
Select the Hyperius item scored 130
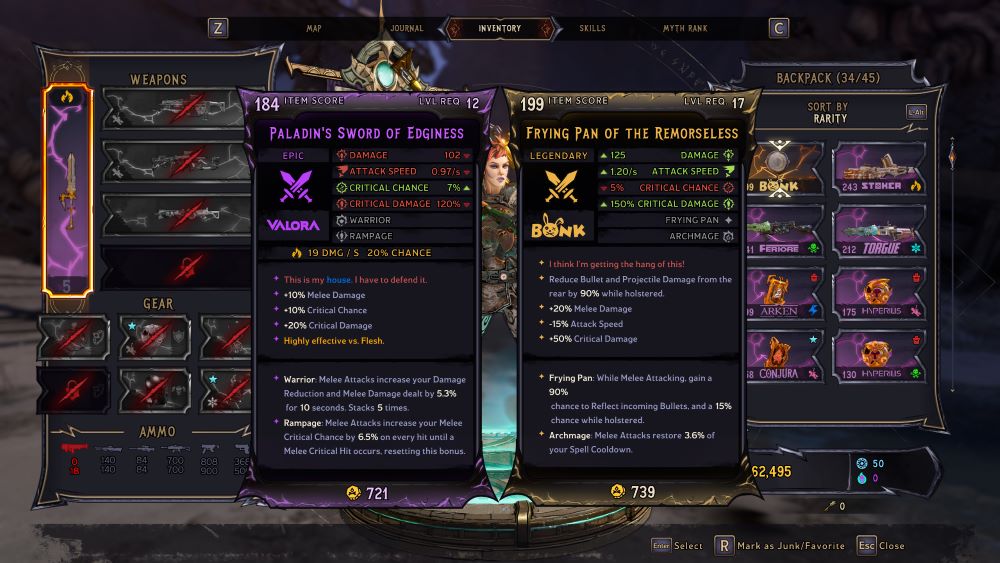[875, 356]
